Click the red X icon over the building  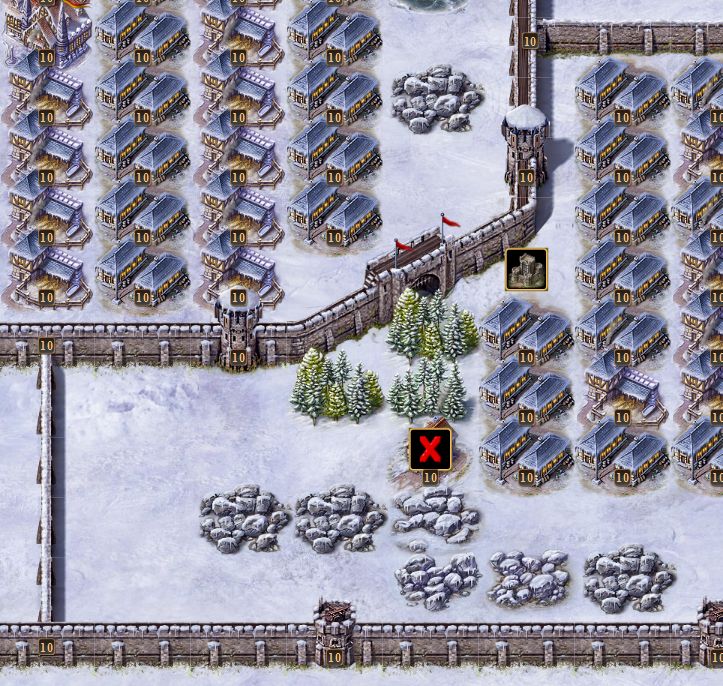pos(430,449)
